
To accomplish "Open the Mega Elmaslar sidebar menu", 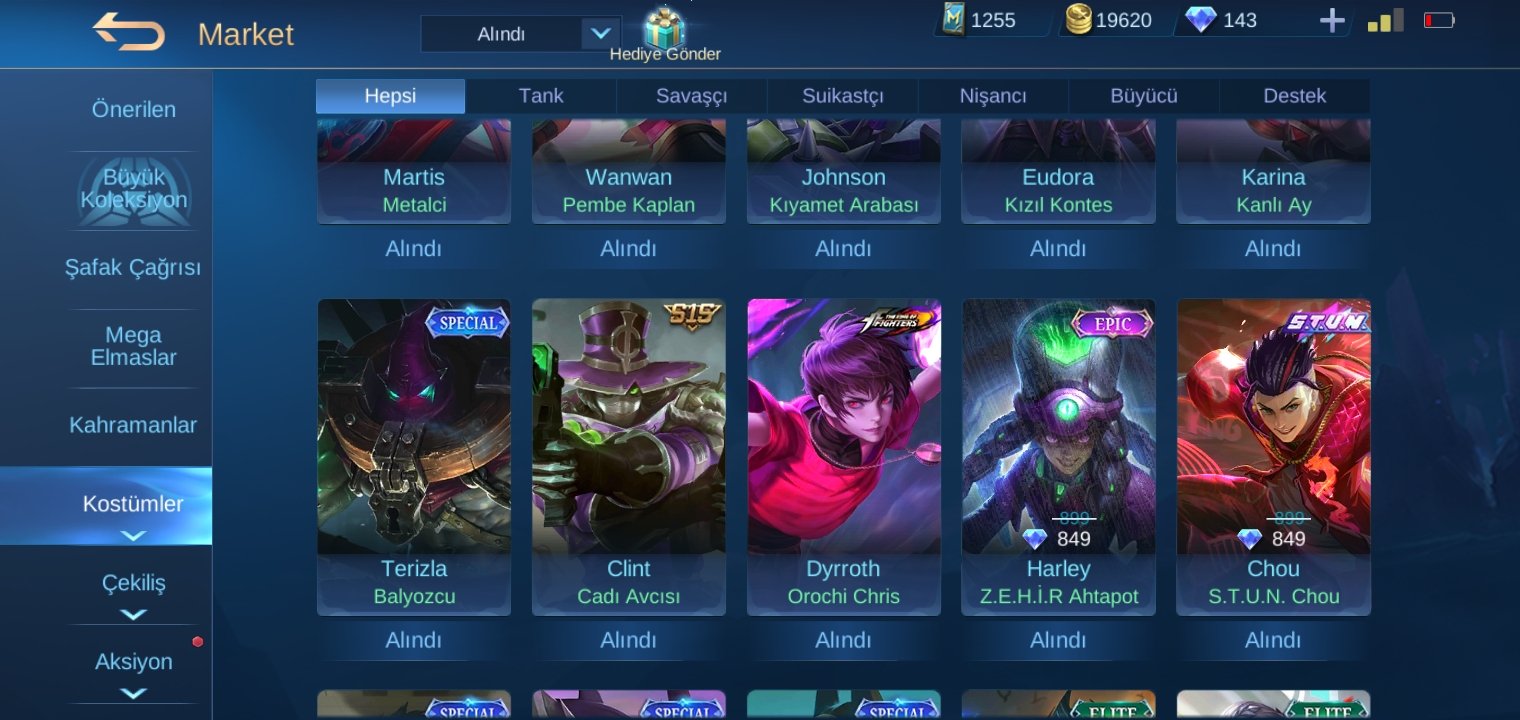I will point(133,346).
